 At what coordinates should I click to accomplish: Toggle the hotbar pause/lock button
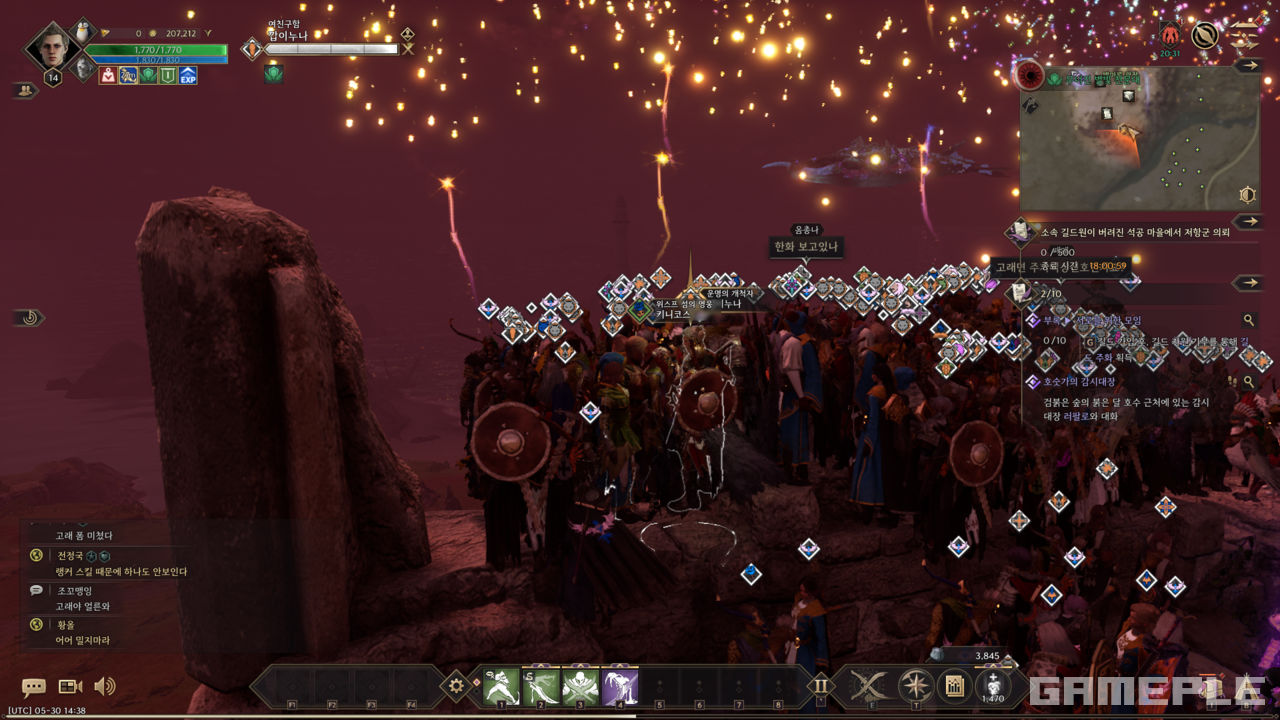tap(821, 685)
